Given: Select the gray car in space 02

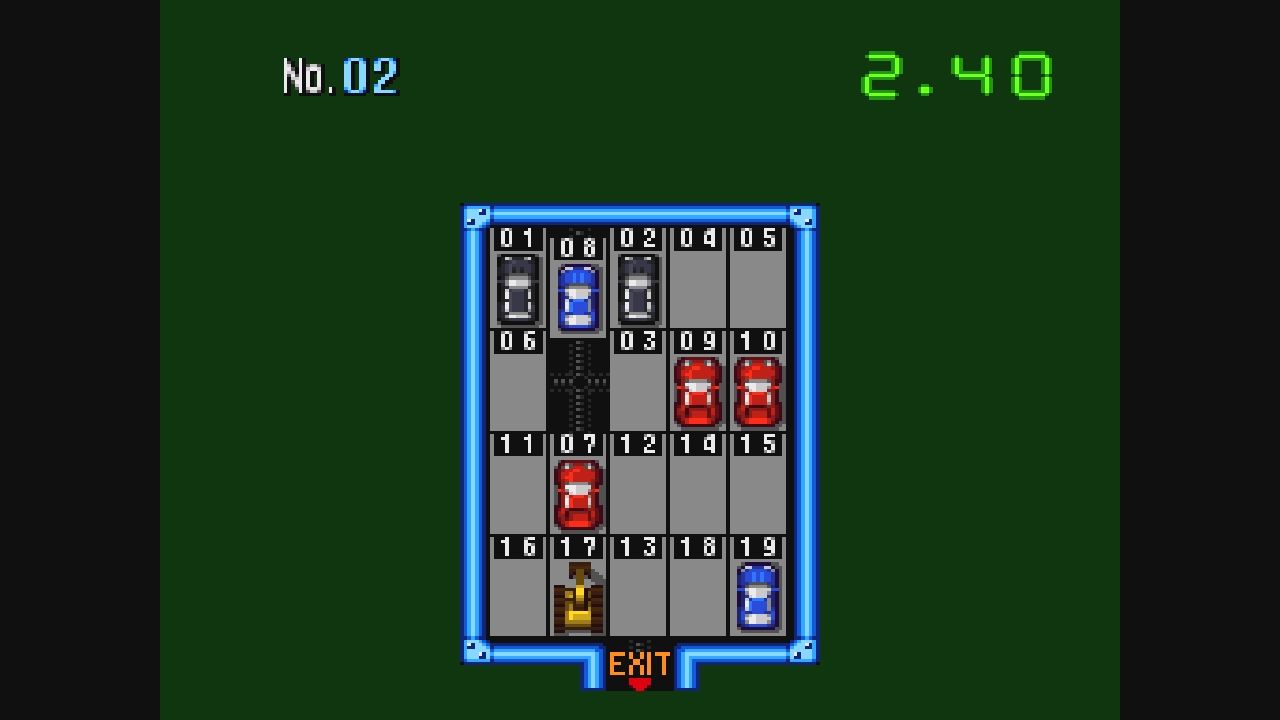Looking at the screenshot, I should pos(638,290).
